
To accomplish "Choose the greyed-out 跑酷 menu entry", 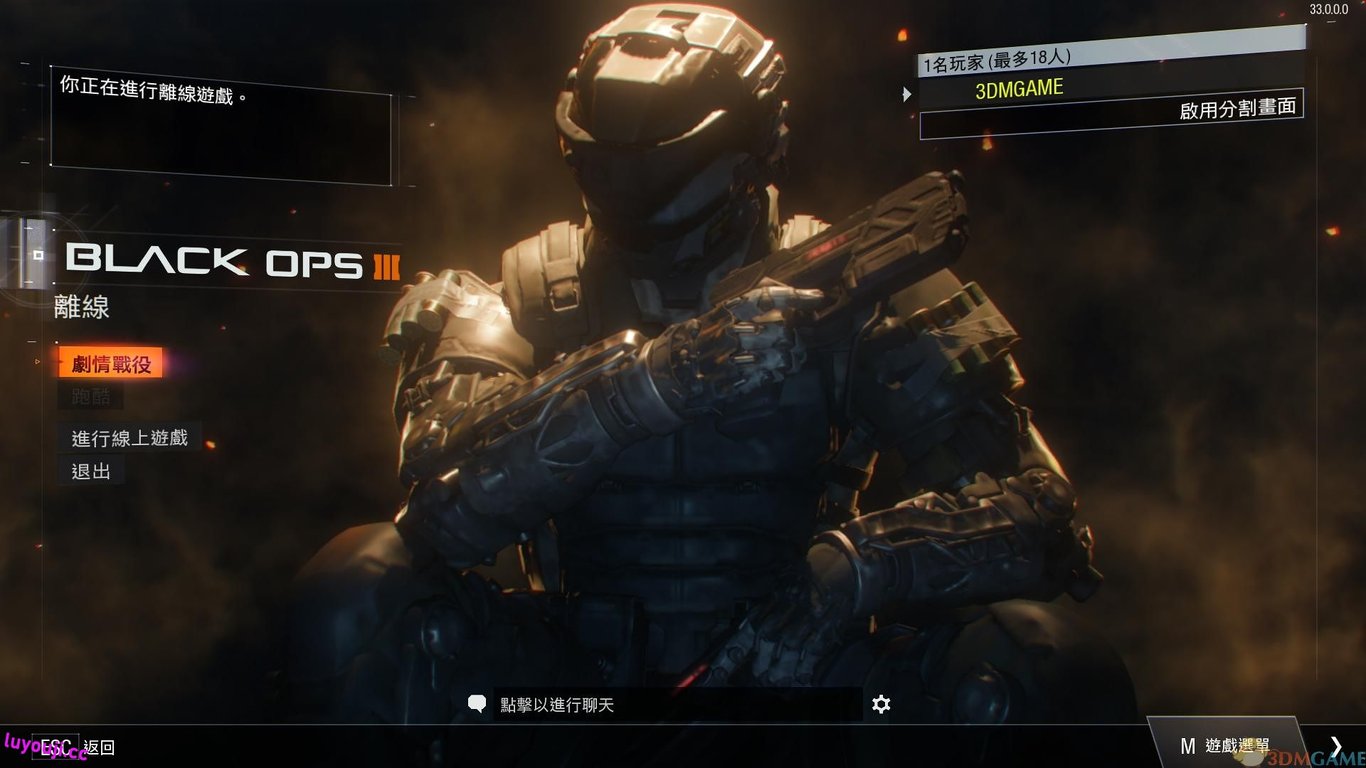I will click(x=91, y=397).
